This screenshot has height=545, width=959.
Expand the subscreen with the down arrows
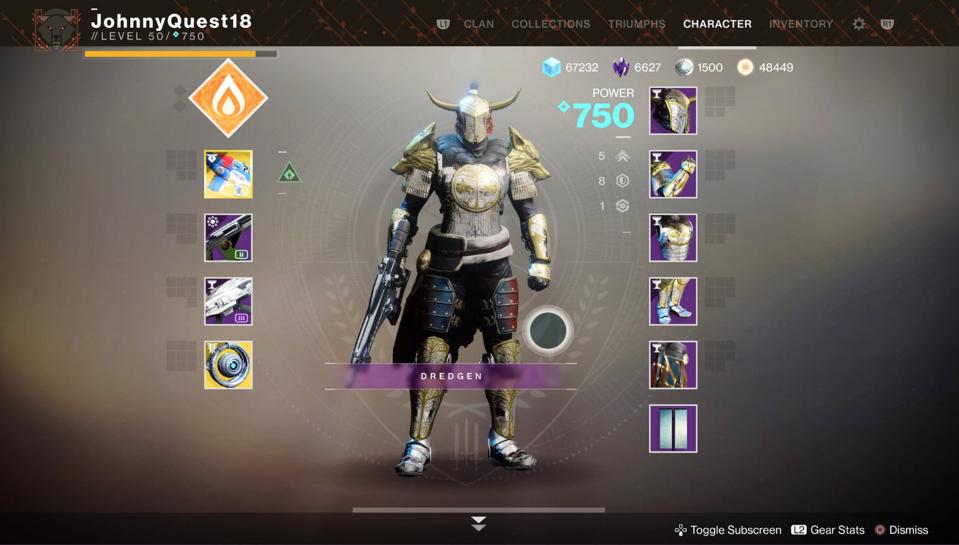point(479,523)
